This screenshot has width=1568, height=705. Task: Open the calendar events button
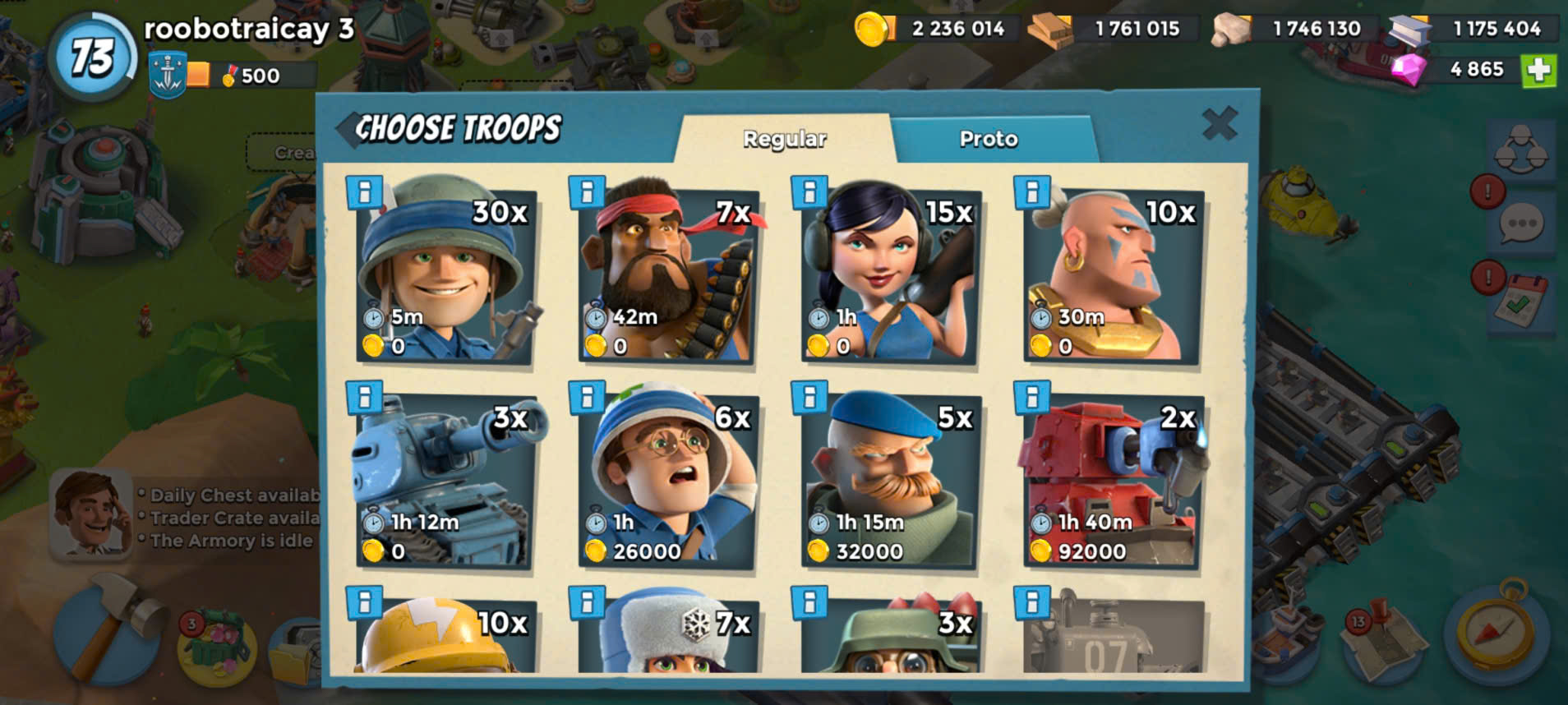tap(1521, 302)
